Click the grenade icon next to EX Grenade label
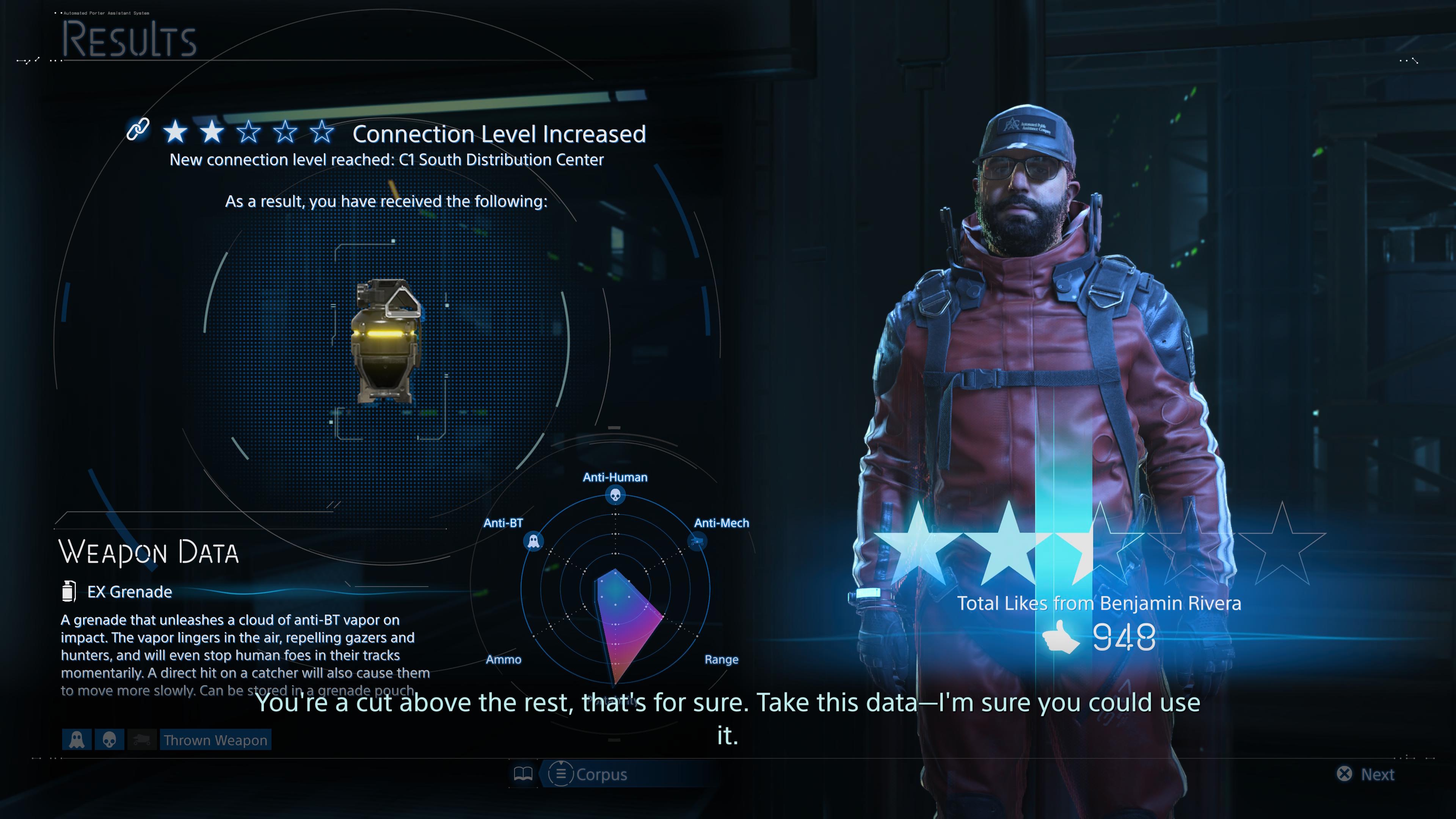Screen dimensions: 1456x819 tap(69, 592)
